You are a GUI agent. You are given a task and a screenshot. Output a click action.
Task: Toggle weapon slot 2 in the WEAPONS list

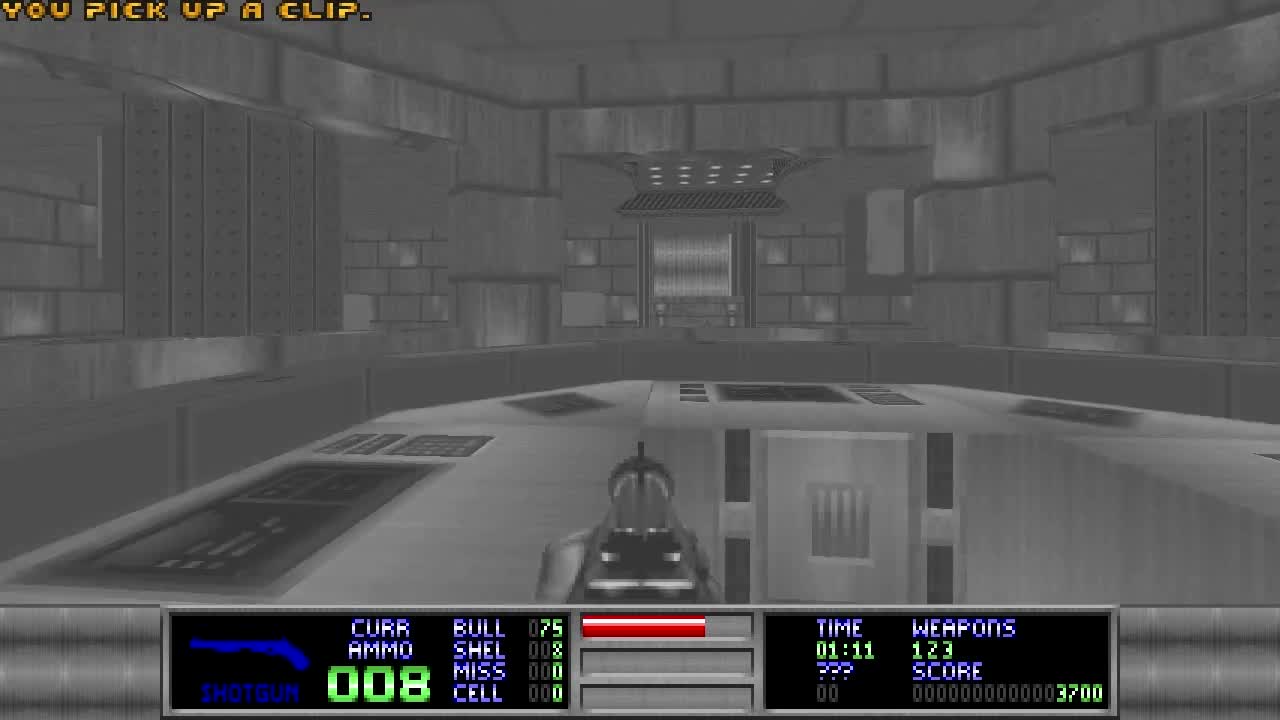click(933, 650)
